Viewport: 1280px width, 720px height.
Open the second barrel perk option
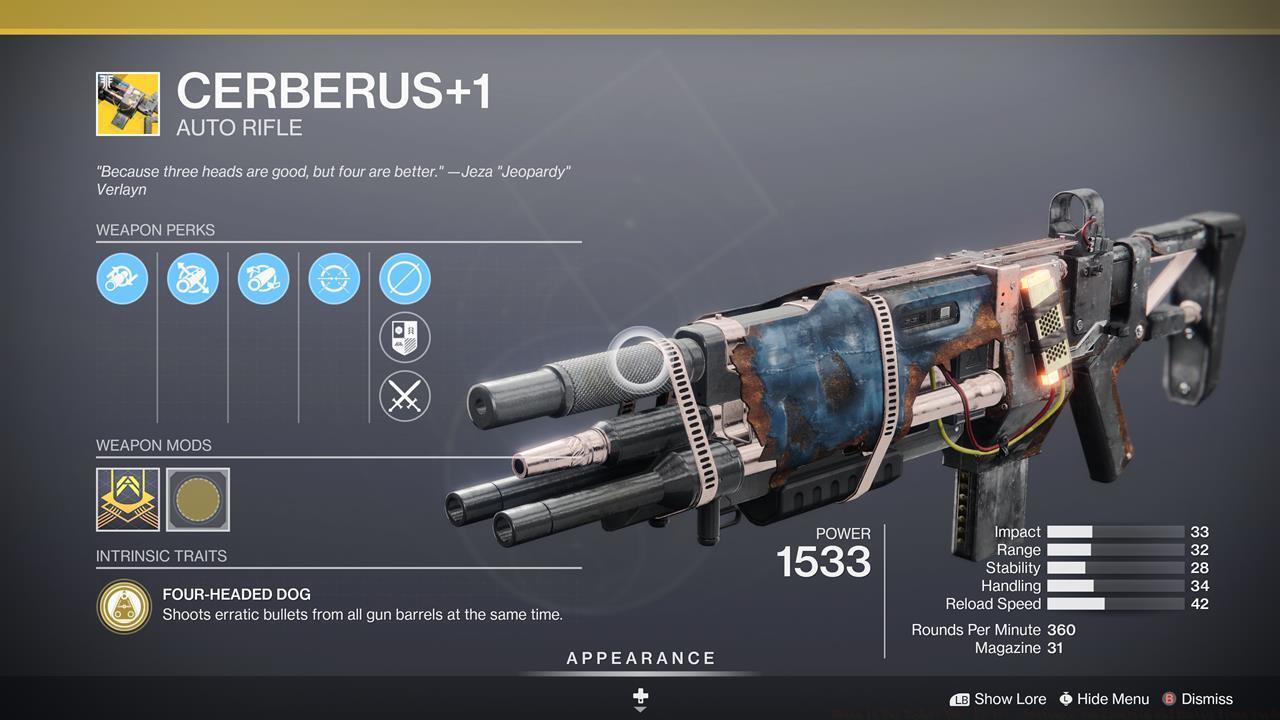tap(193, 279)
